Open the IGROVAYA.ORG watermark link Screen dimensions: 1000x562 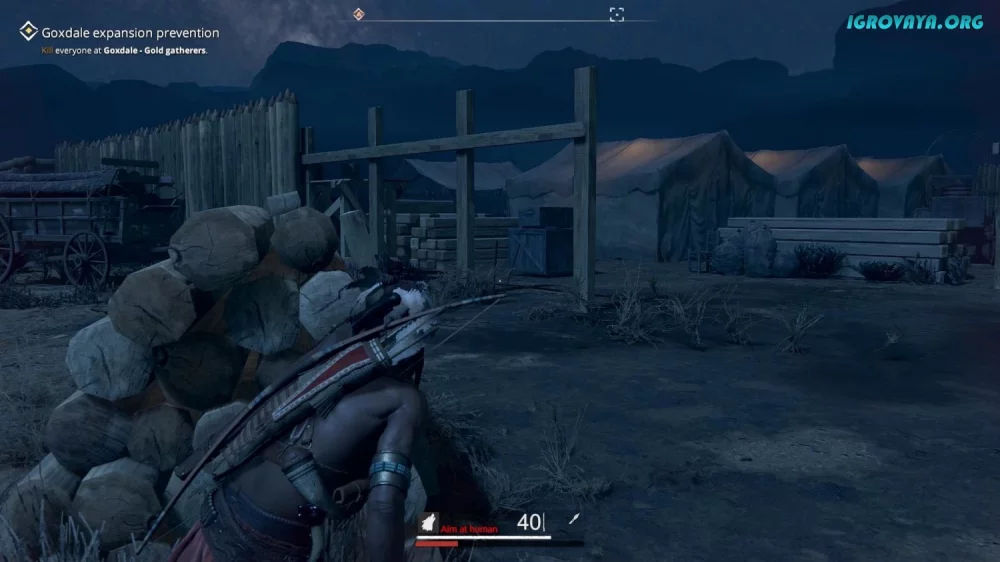point(915,21)
